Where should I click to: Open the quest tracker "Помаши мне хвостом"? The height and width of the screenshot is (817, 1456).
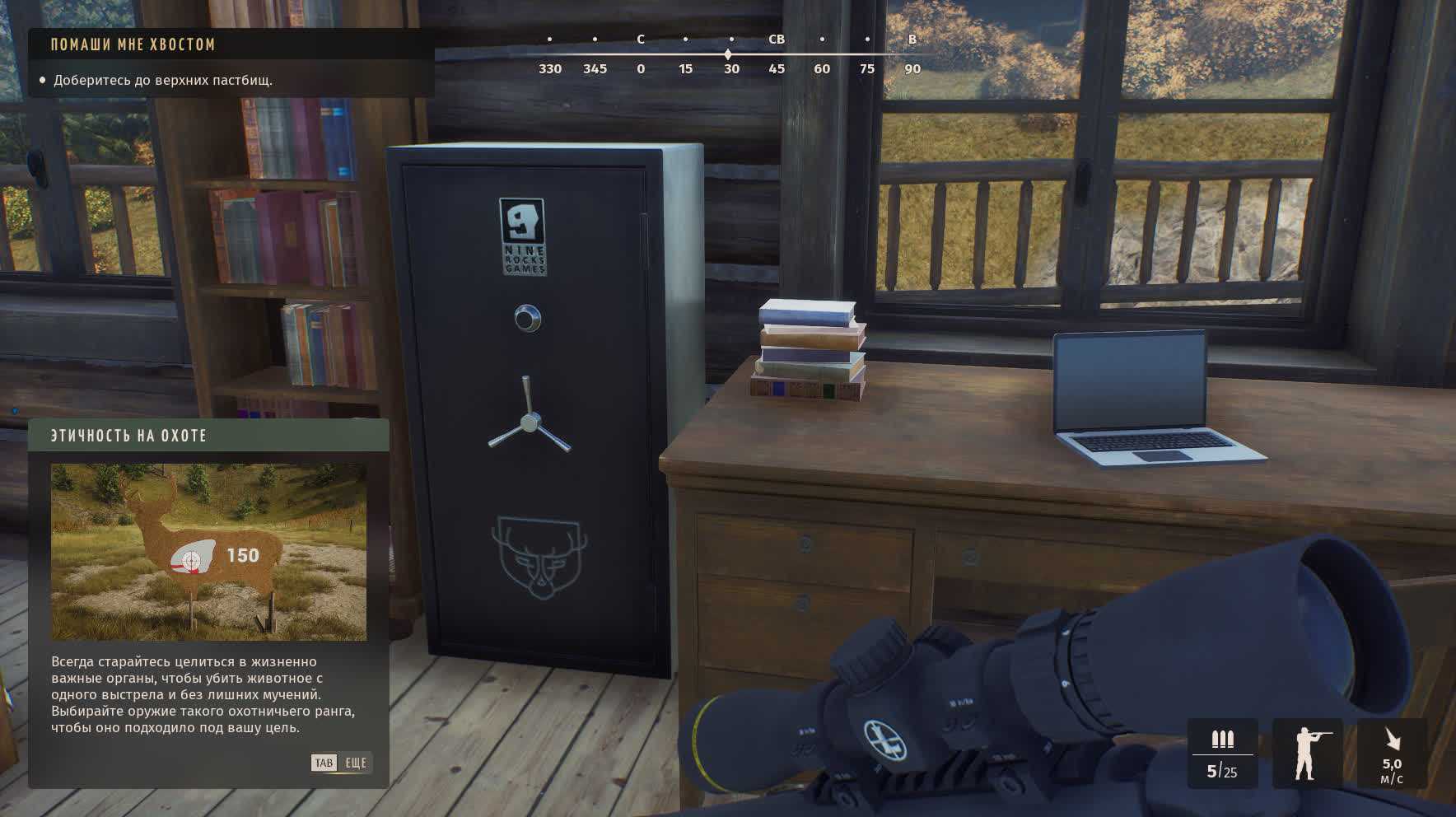coord(133,44)
